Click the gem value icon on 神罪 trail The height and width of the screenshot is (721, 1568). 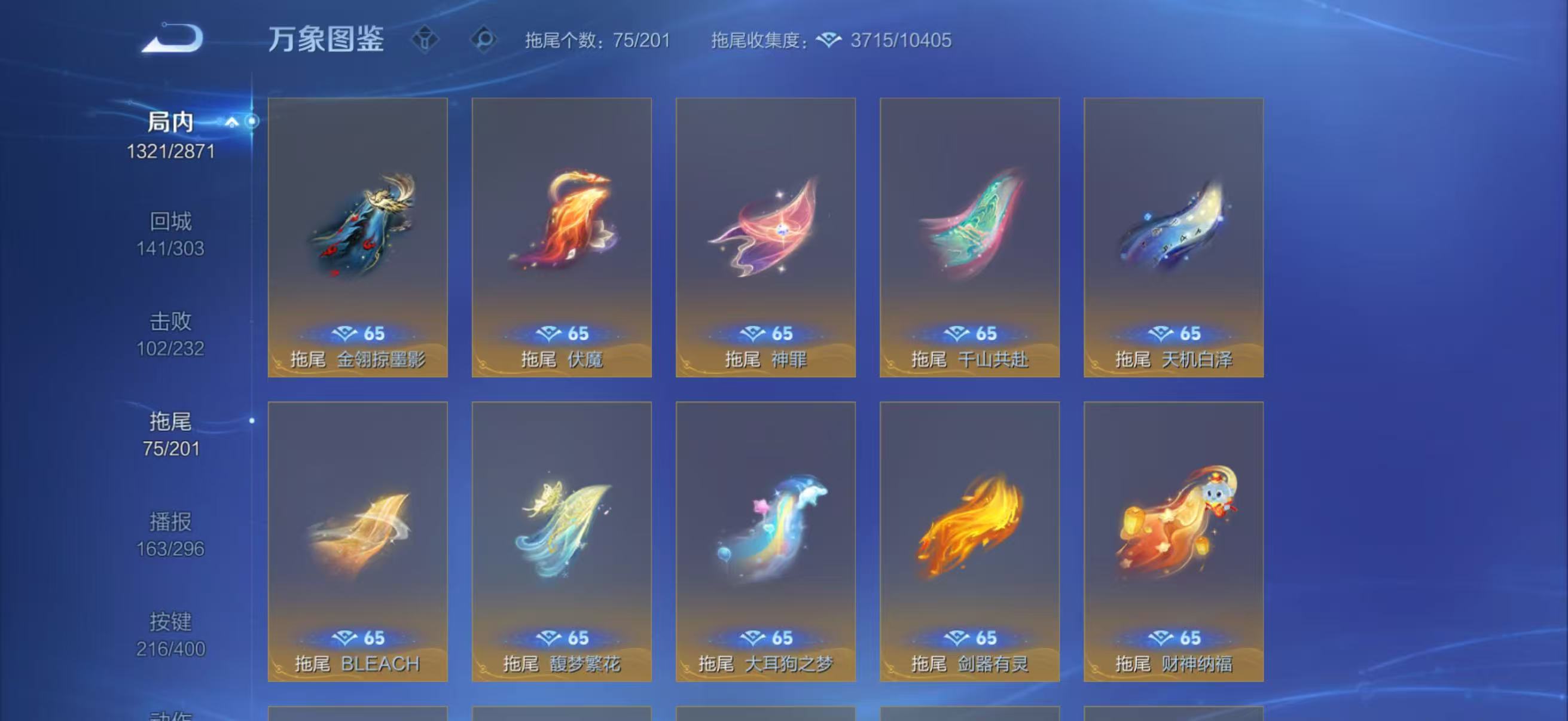click(x=755, y=332)
